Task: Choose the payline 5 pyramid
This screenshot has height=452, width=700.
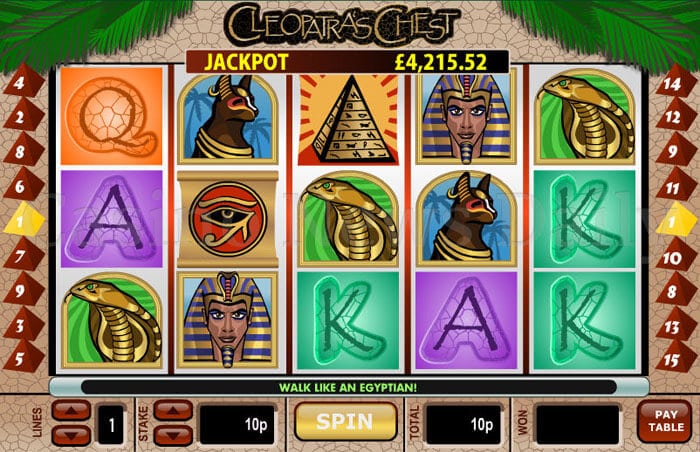Action: 17,357
